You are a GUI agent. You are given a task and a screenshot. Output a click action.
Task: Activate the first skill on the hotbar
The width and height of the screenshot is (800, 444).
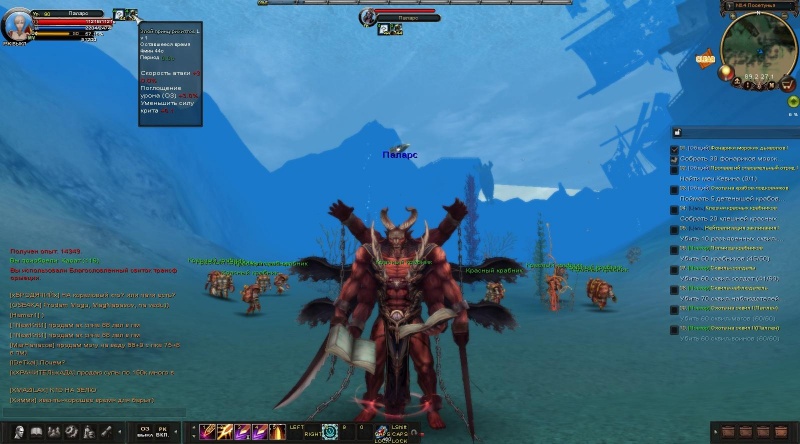(208, 431)
